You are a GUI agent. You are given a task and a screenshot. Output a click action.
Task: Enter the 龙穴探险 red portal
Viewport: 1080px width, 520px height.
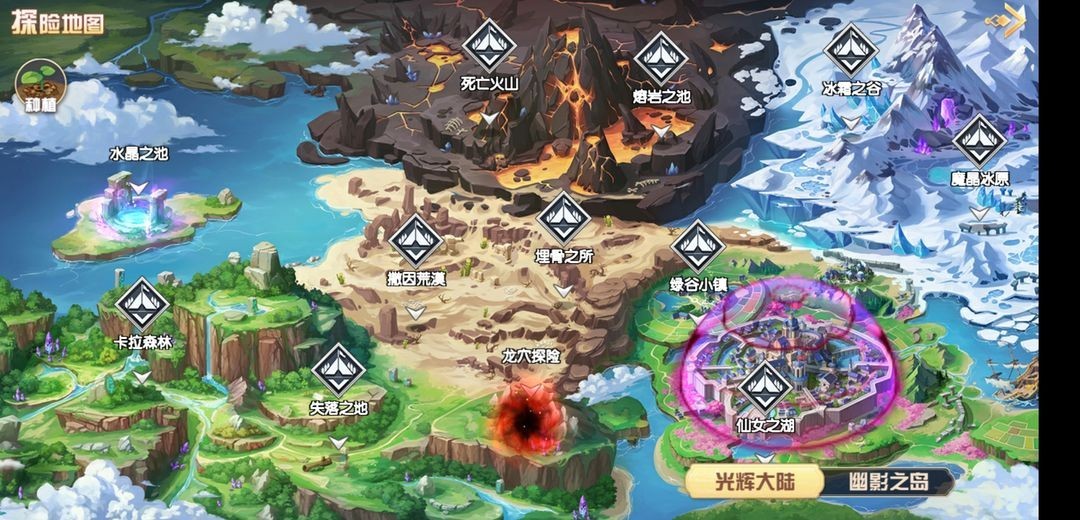coord(524,416)
